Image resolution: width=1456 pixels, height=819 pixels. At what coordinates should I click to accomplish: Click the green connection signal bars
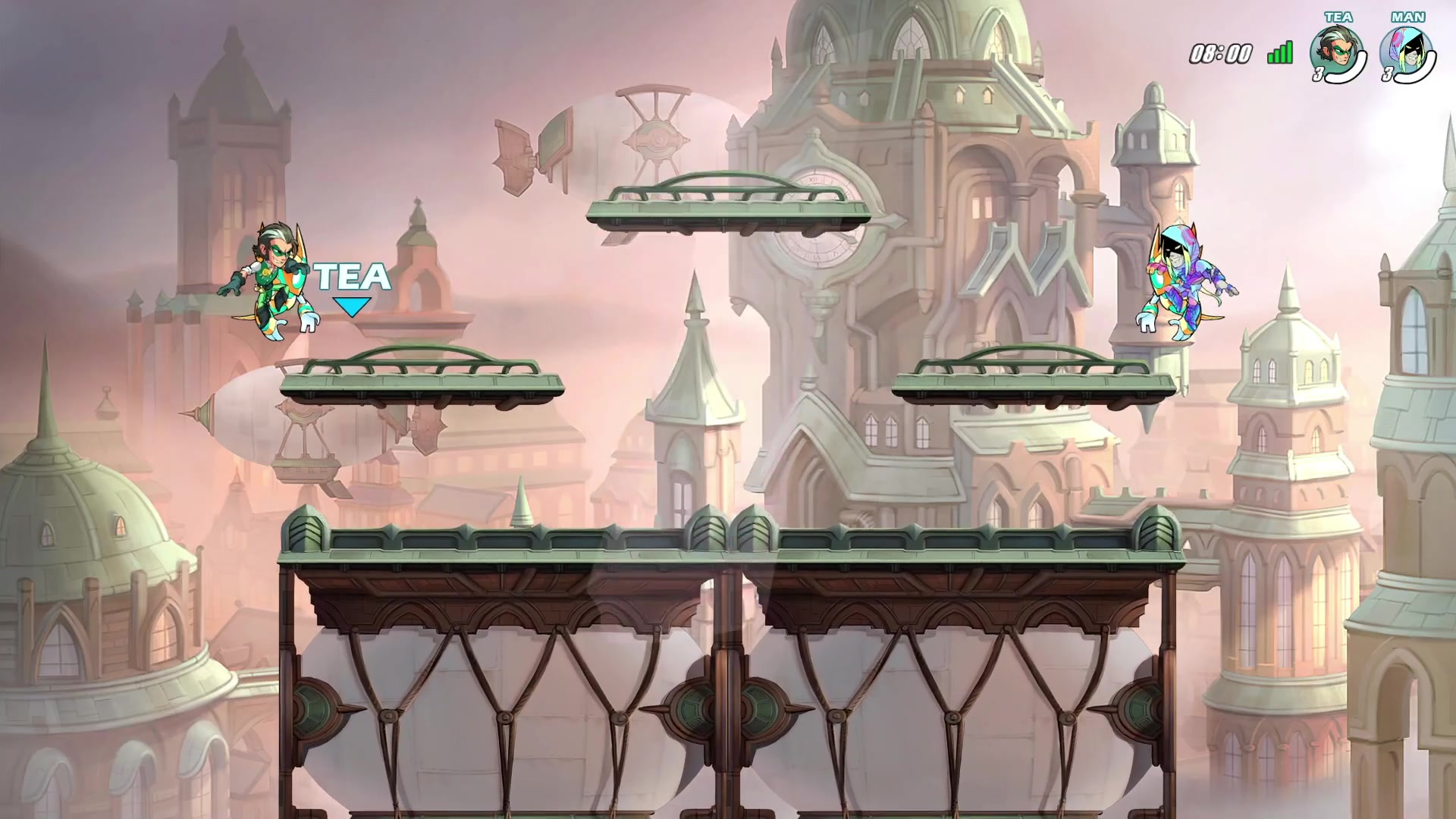tap(1280, 53)
